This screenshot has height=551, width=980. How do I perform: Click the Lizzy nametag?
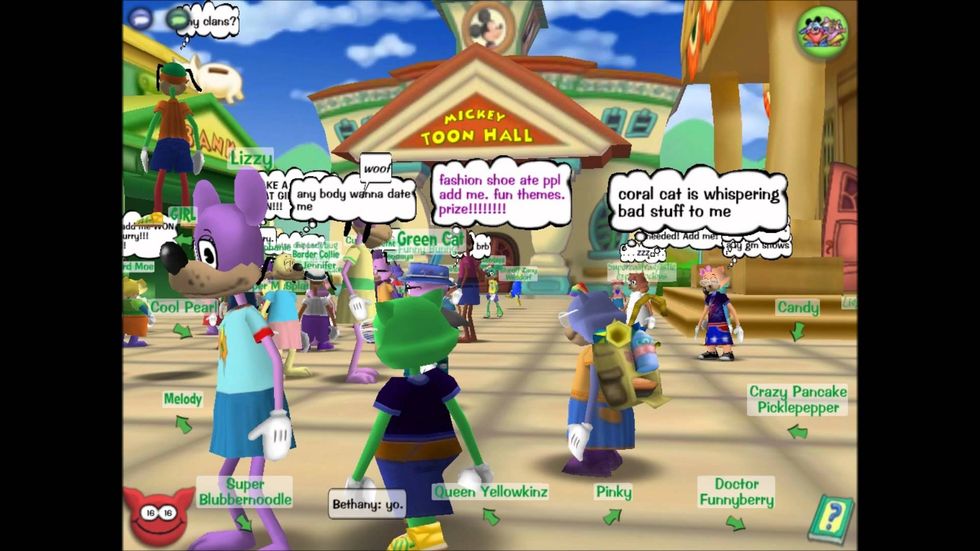[250, 158]
